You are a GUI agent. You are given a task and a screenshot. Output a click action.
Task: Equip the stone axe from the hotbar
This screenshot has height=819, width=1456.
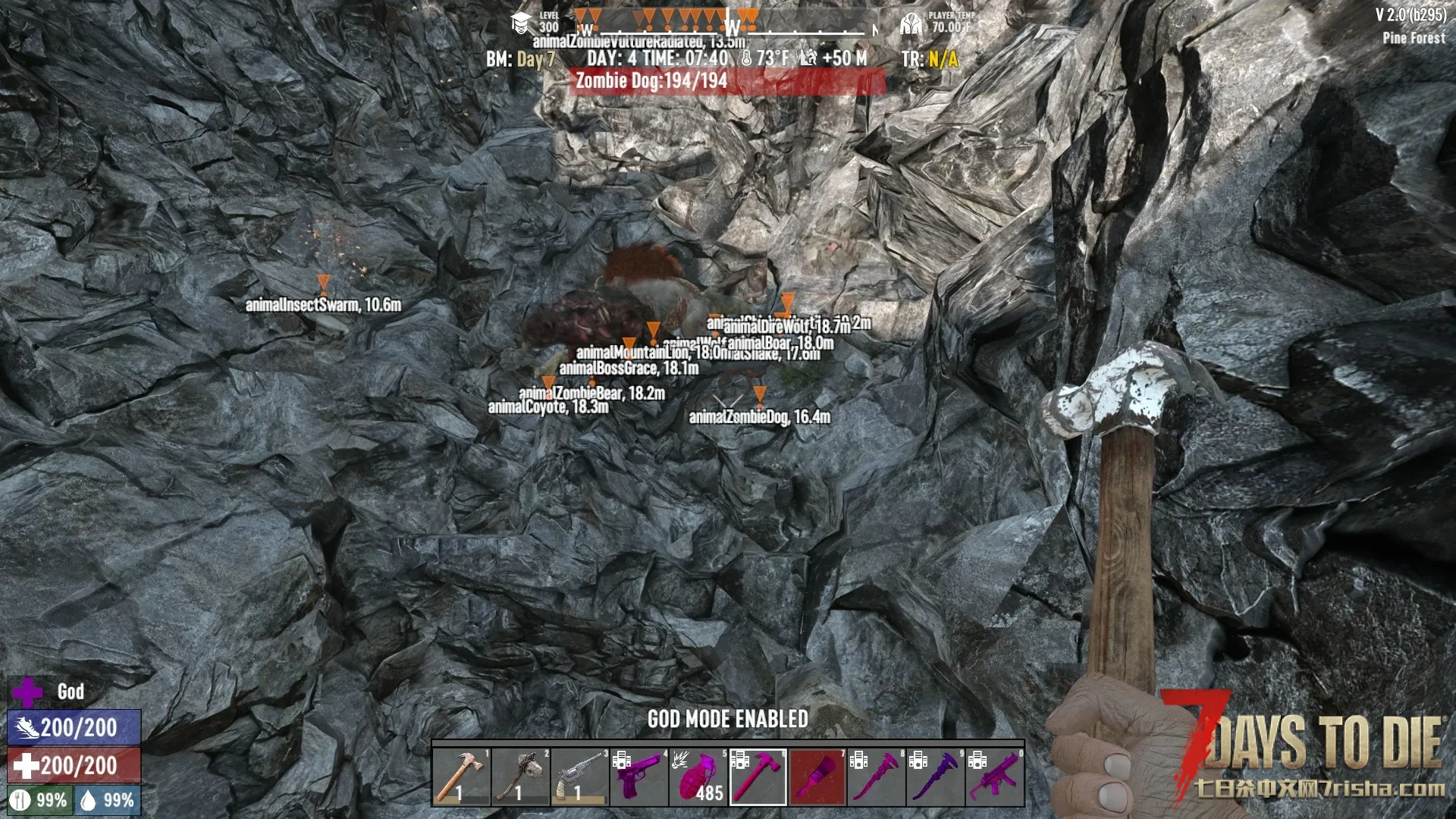521,776
